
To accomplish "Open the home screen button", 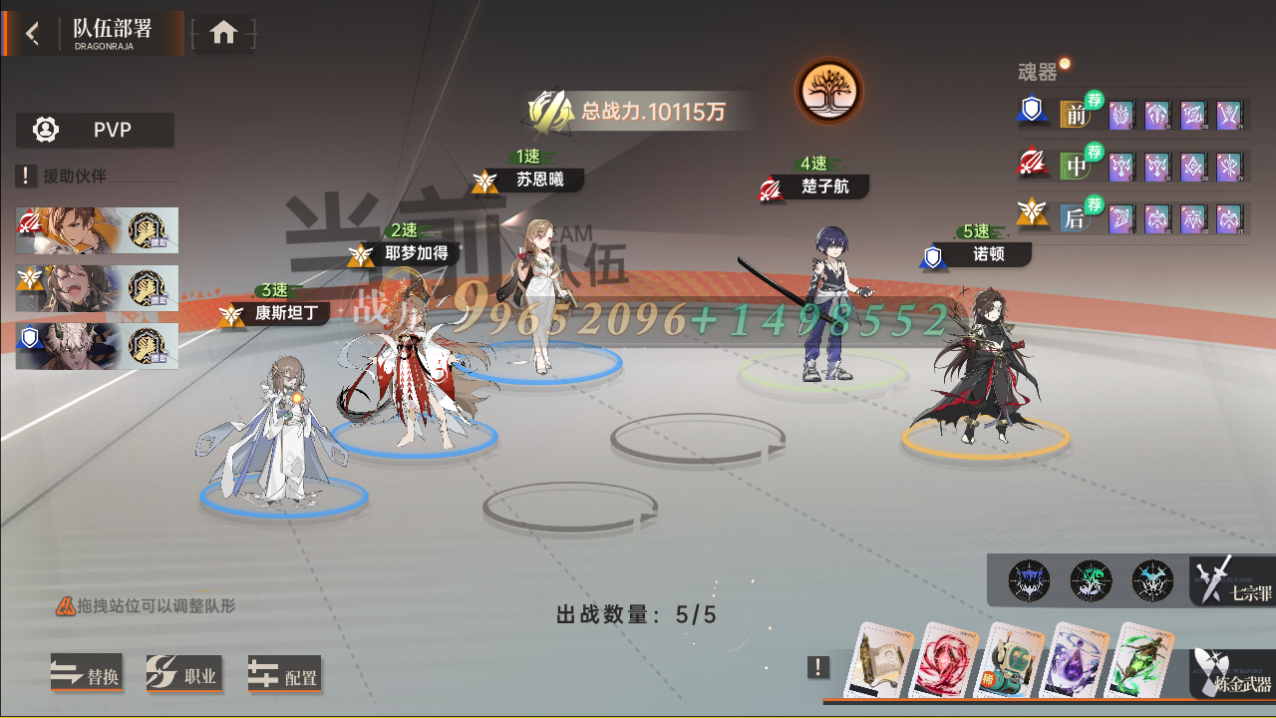I will (223, 34).
